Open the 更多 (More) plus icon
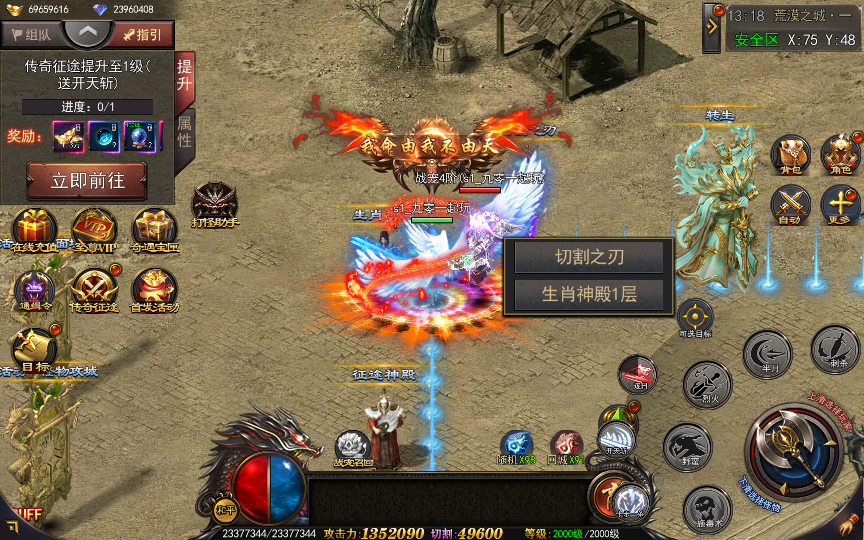Screen dimensions: 864x540 (840, 205)
